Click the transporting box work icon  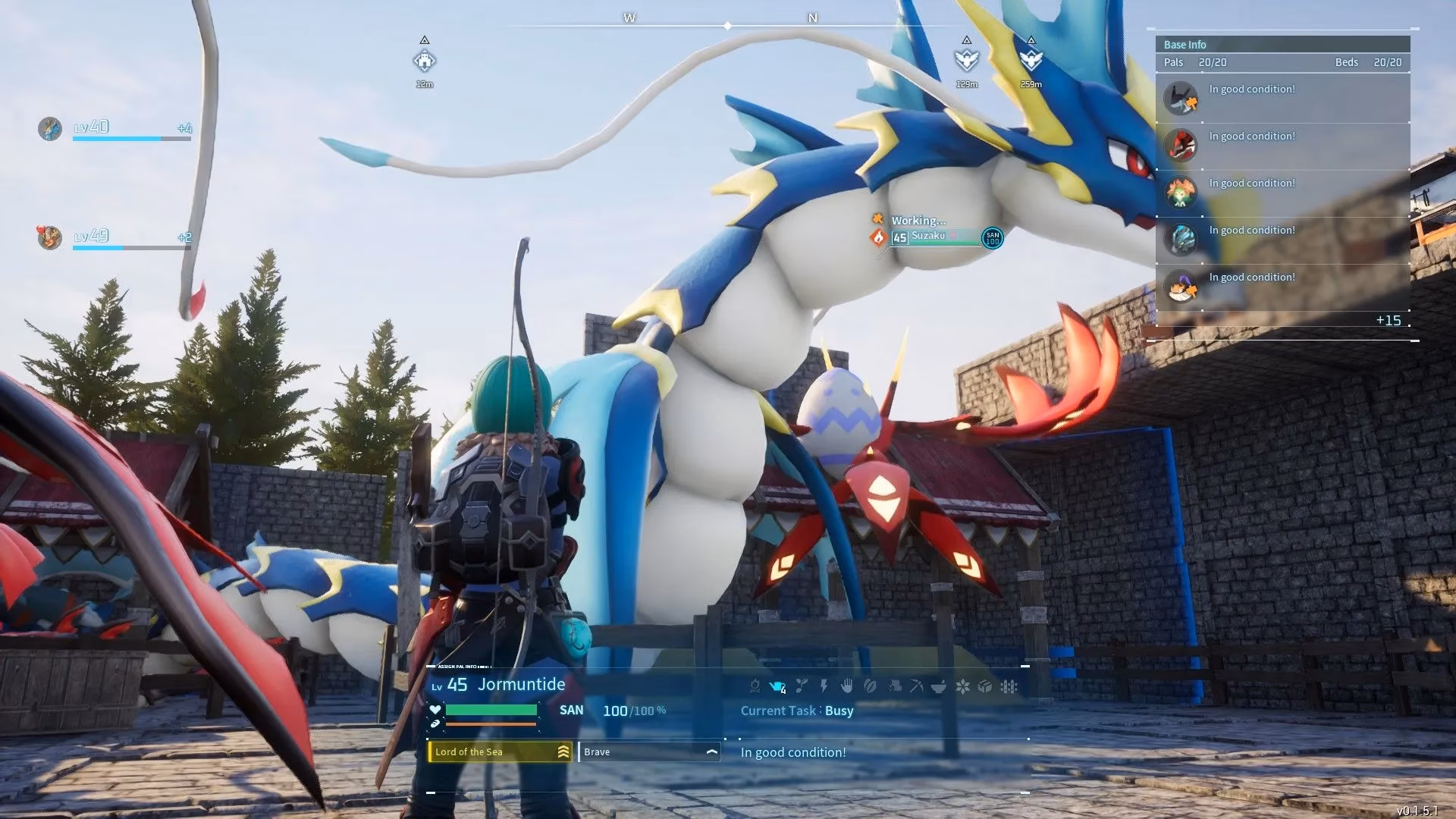(985, 686)
